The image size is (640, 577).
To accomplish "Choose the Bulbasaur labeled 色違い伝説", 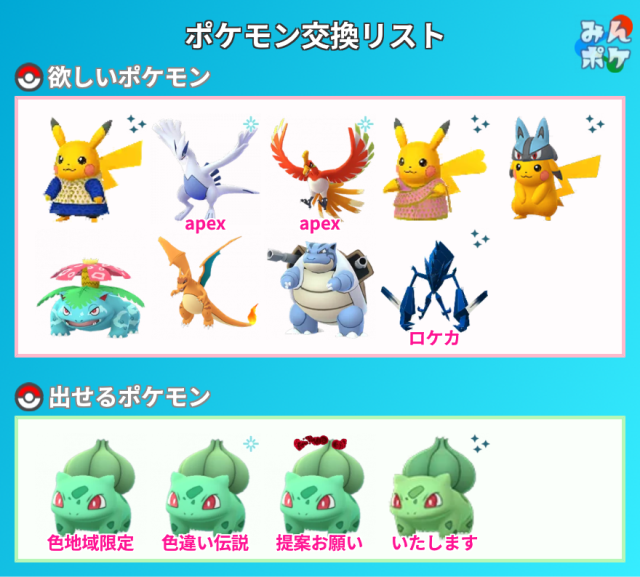I will pos(205,490).
